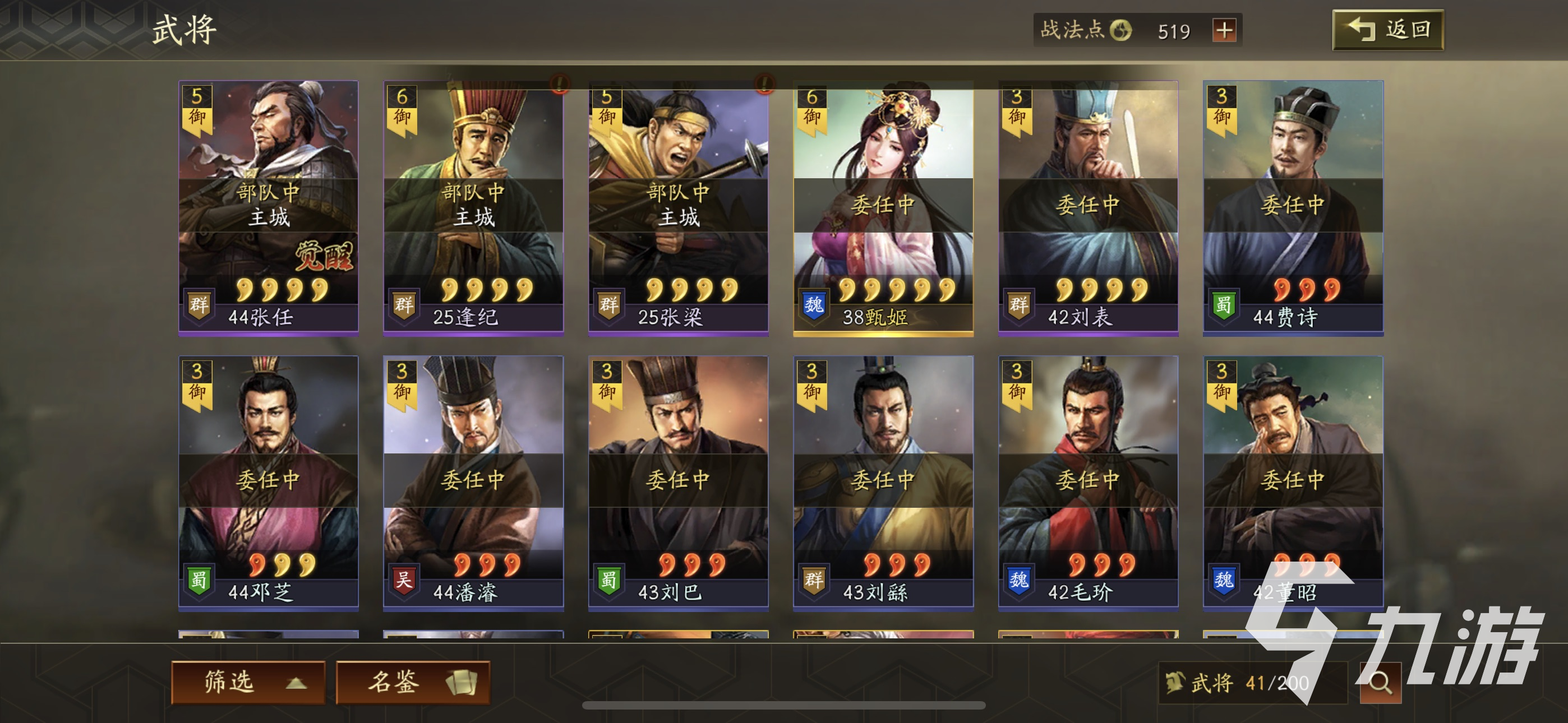
Task: Add more 战法点 with the plus button
Action: [x=1224, y=30]
